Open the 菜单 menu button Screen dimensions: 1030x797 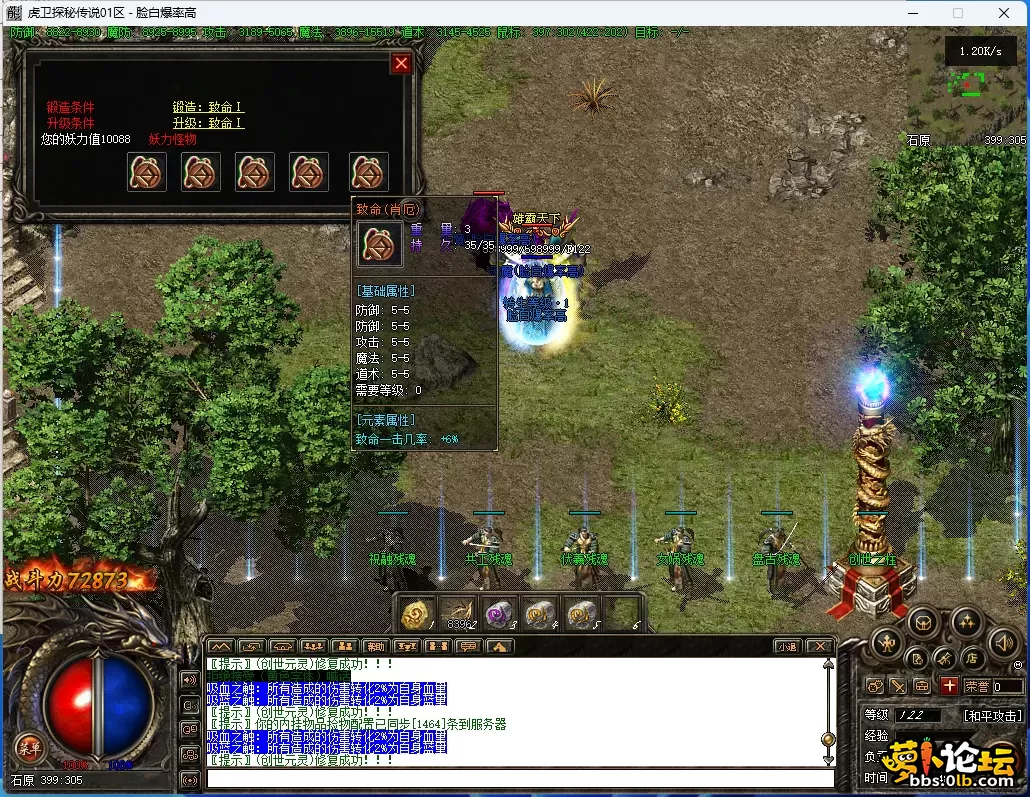click(28, 747)
